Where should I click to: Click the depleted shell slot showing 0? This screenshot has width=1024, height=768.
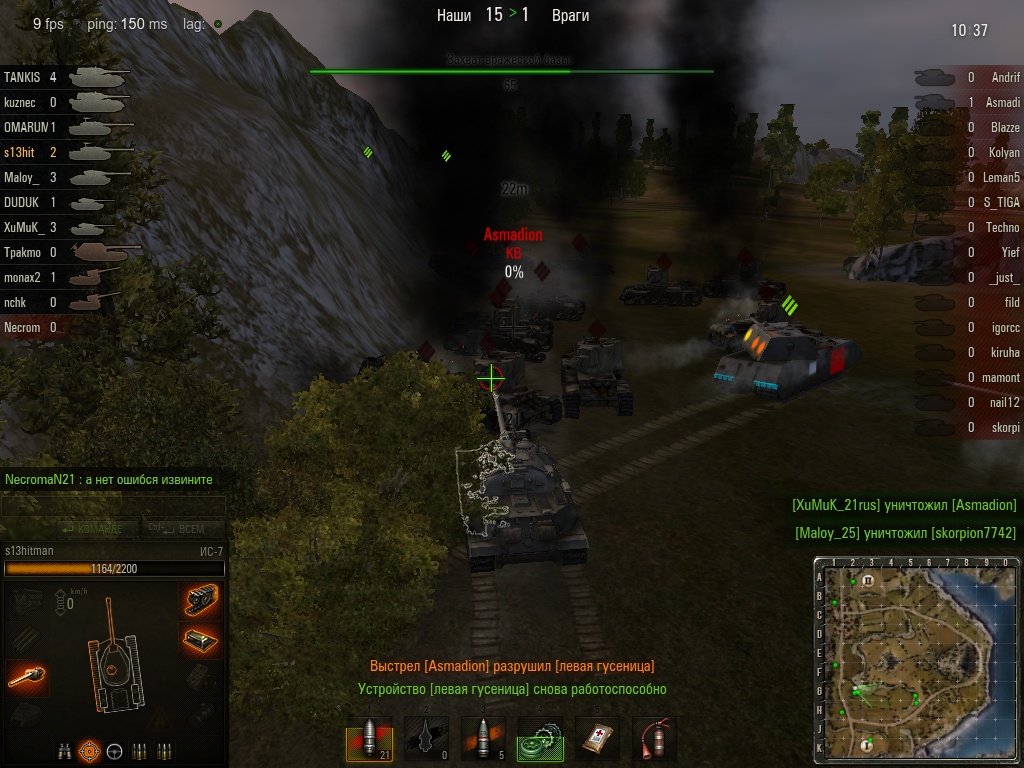pyautogui.click(x=426, y=740)
